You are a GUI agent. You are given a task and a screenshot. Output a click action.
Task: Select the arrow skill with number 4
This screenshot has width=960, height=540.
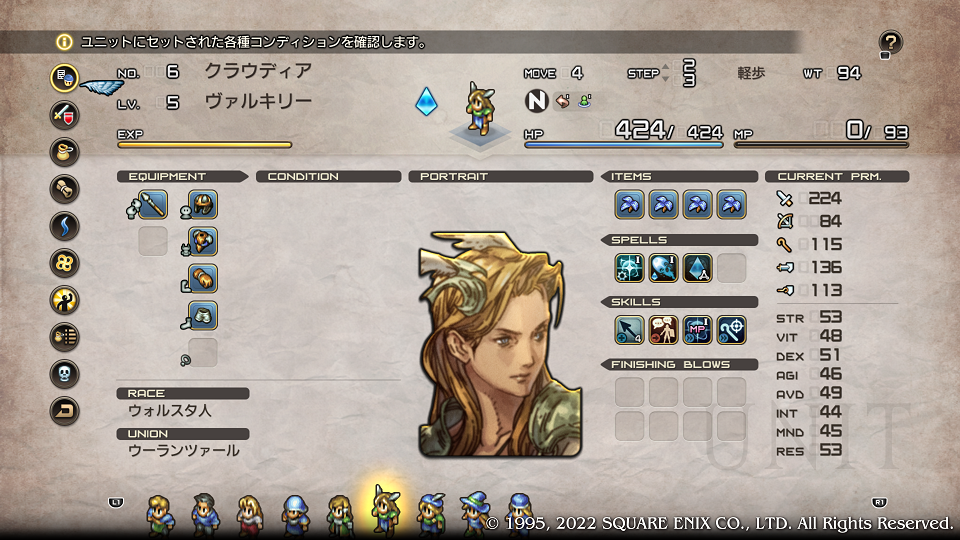[630, 329]
